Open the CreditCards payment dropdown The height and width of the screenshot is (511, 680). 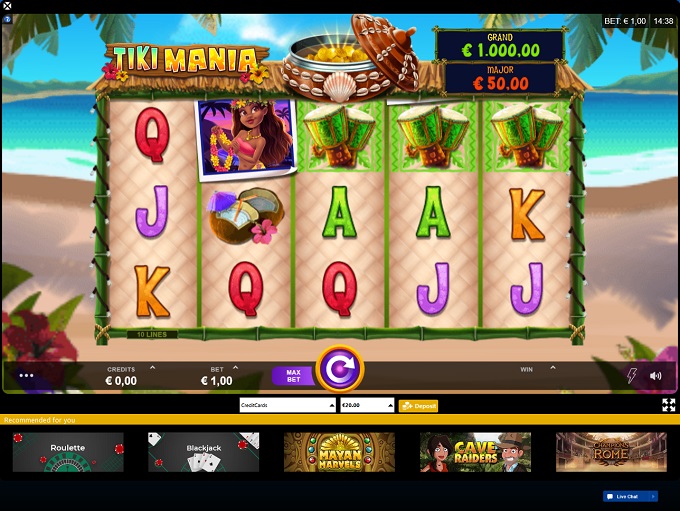(287, 406)
